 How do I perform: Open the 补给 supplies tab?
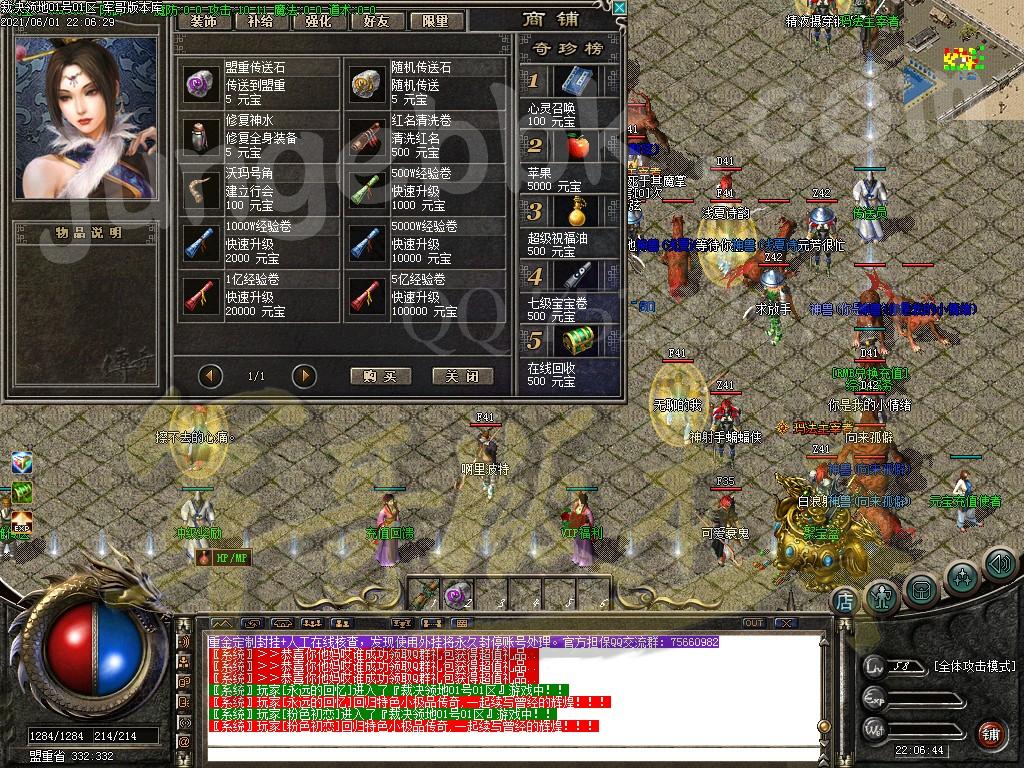click(260, 20)
